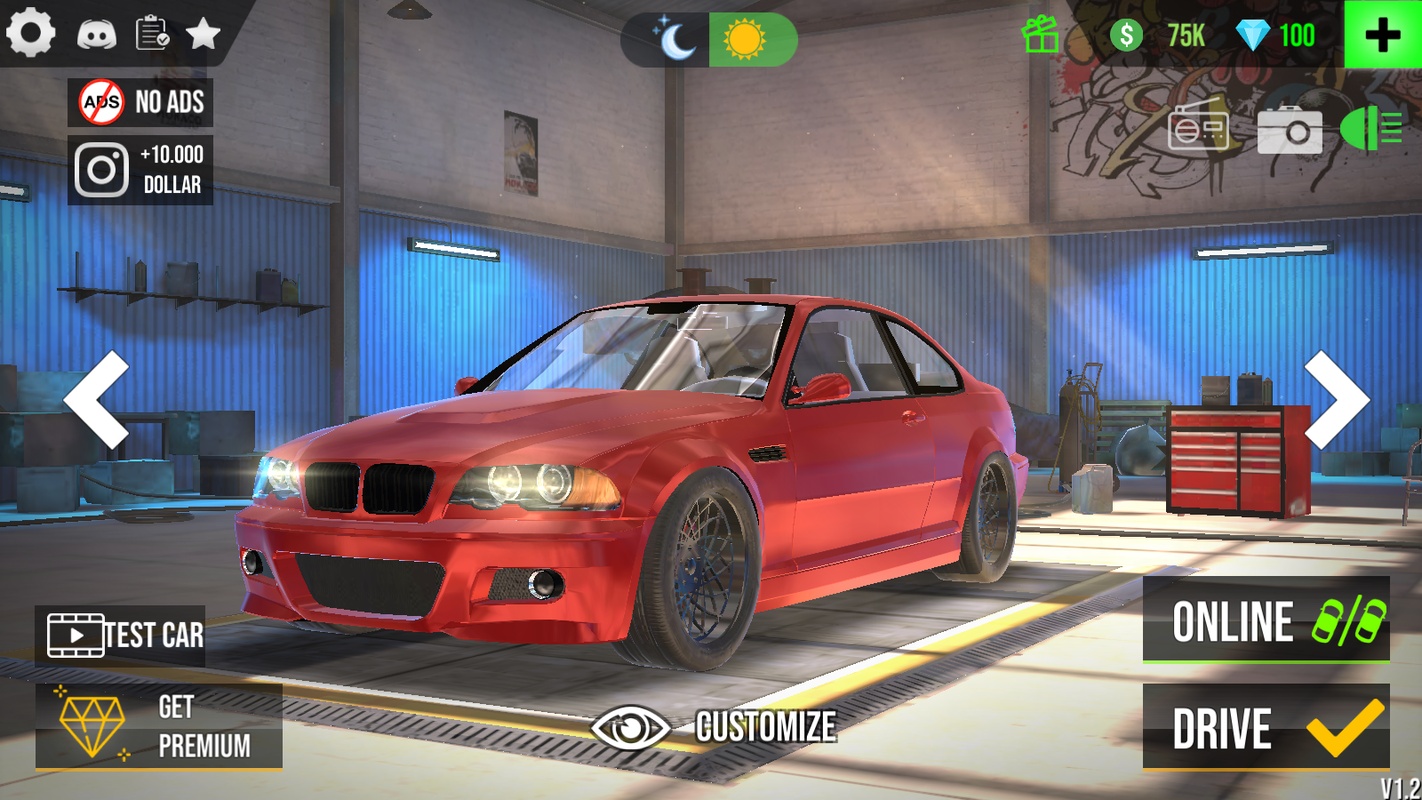Viewport: 1422px width, 800px height.
Task: Open the radio icon
Action: pyautogui.click(x=1198, y=130)
